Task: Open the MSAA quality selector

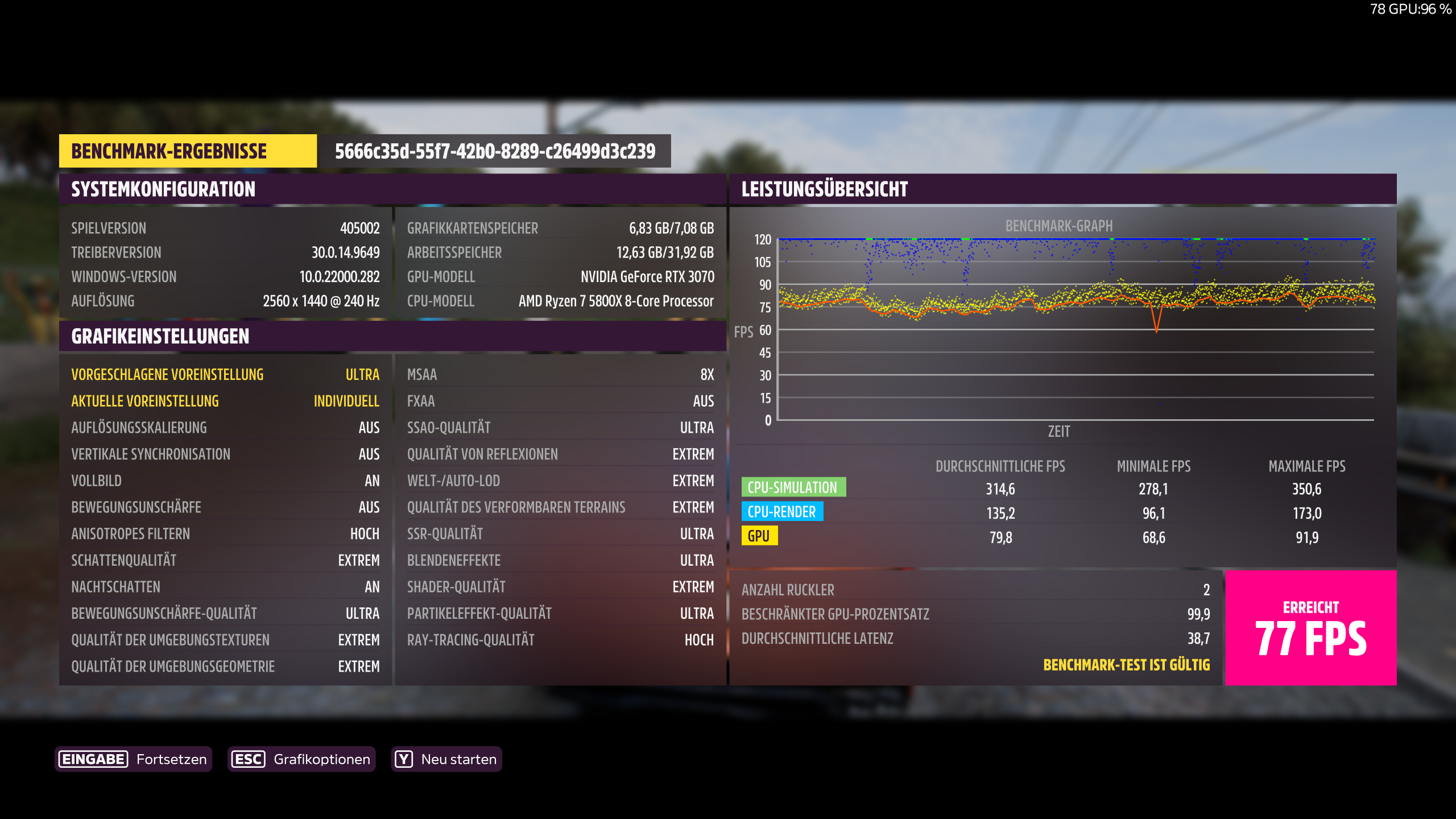Action: point(560,374)
